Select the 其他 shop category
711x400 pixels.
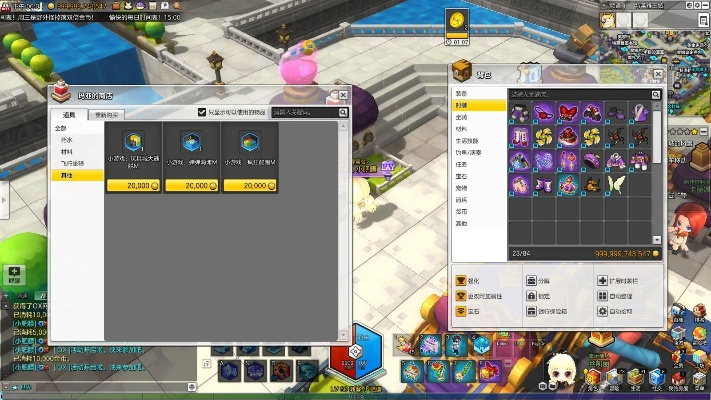coord(67,175)
